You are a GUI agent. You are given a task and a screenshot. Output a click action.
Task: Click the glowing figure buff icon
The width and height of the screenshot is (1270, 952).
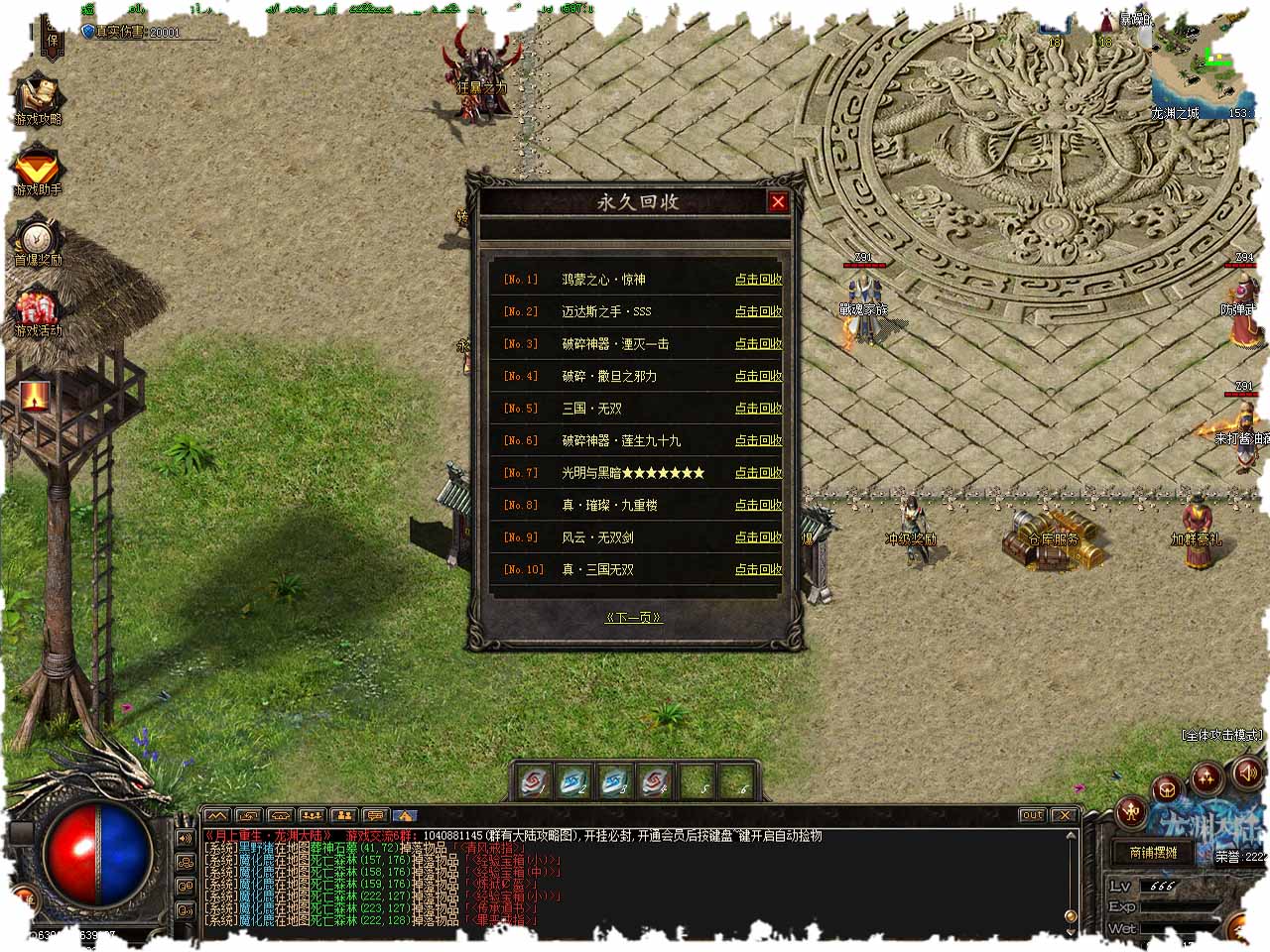(x=35, y=396)
